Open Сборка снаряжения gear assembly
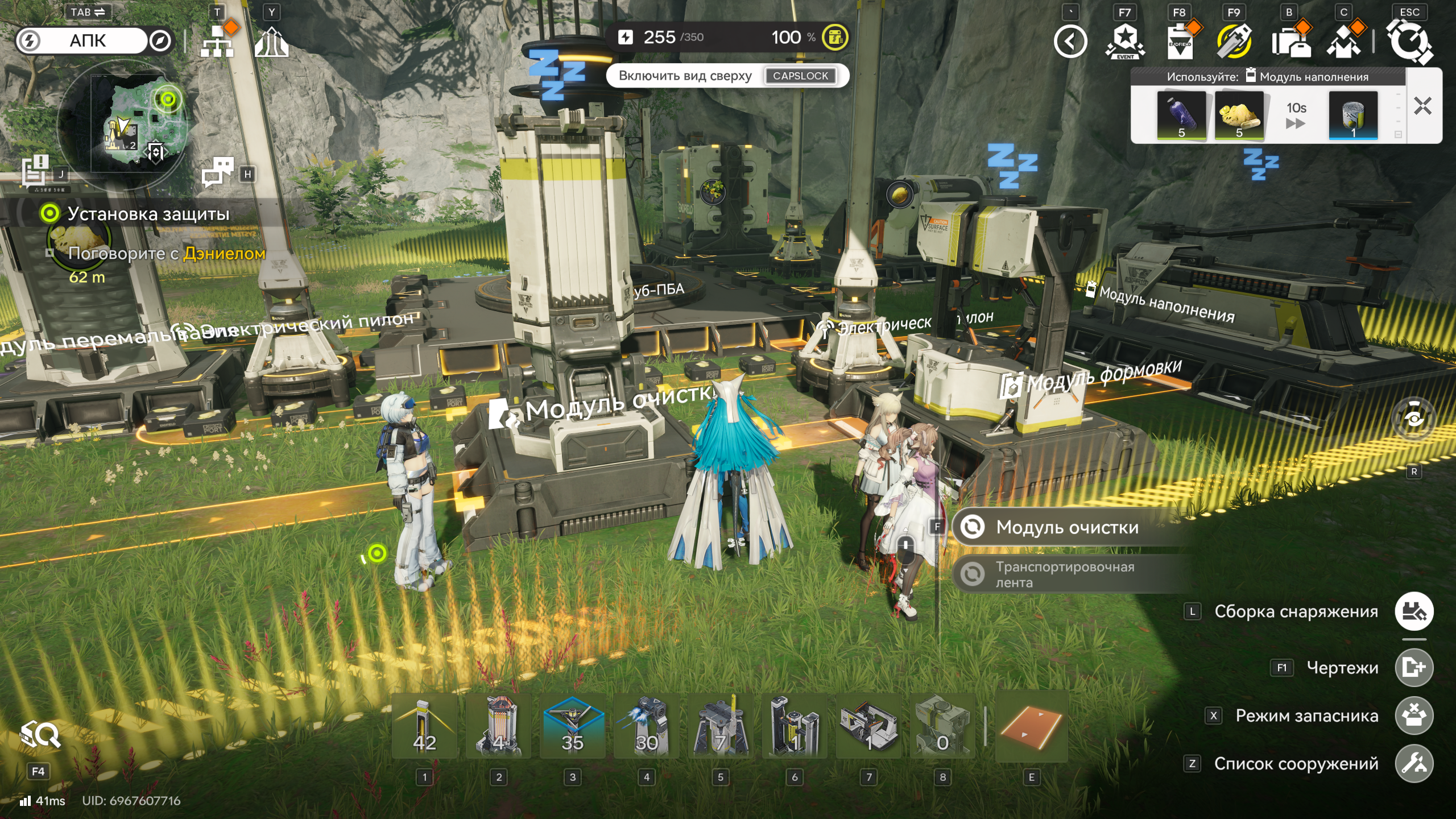 click(x=1414, y=611)
